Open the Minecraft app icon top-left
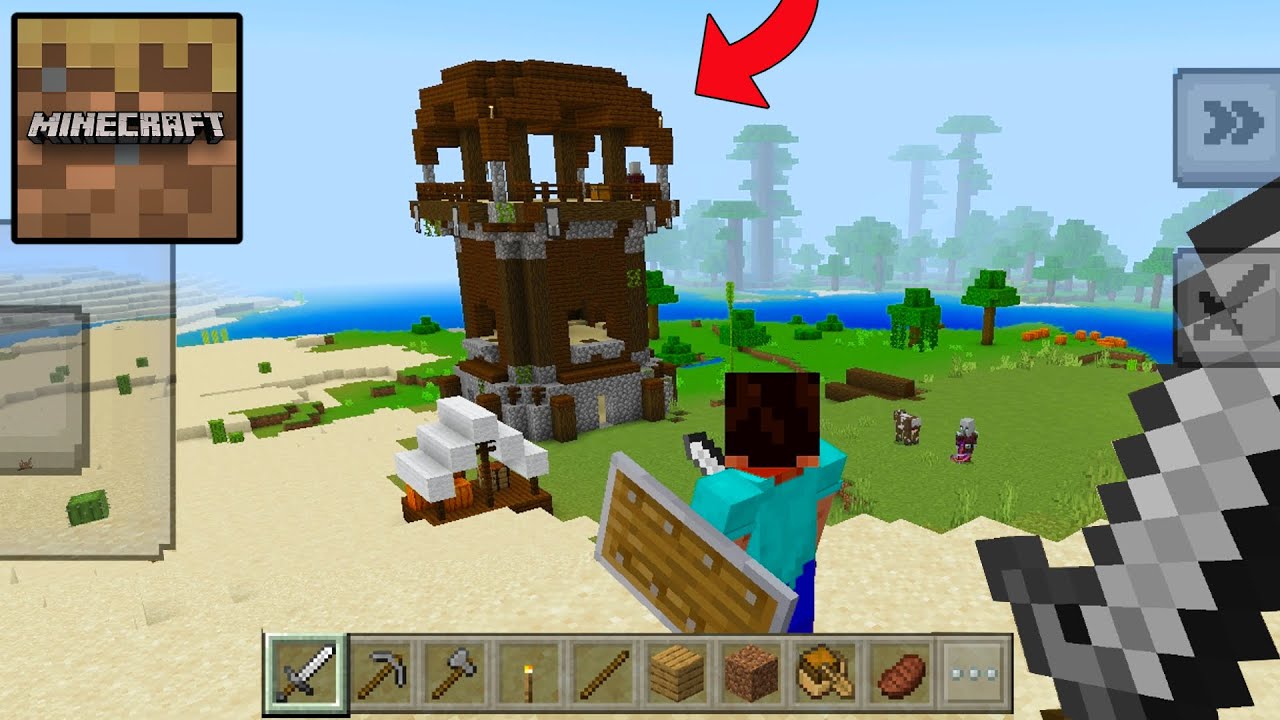This screenshot has width=1280, height=720. point(125,125)
